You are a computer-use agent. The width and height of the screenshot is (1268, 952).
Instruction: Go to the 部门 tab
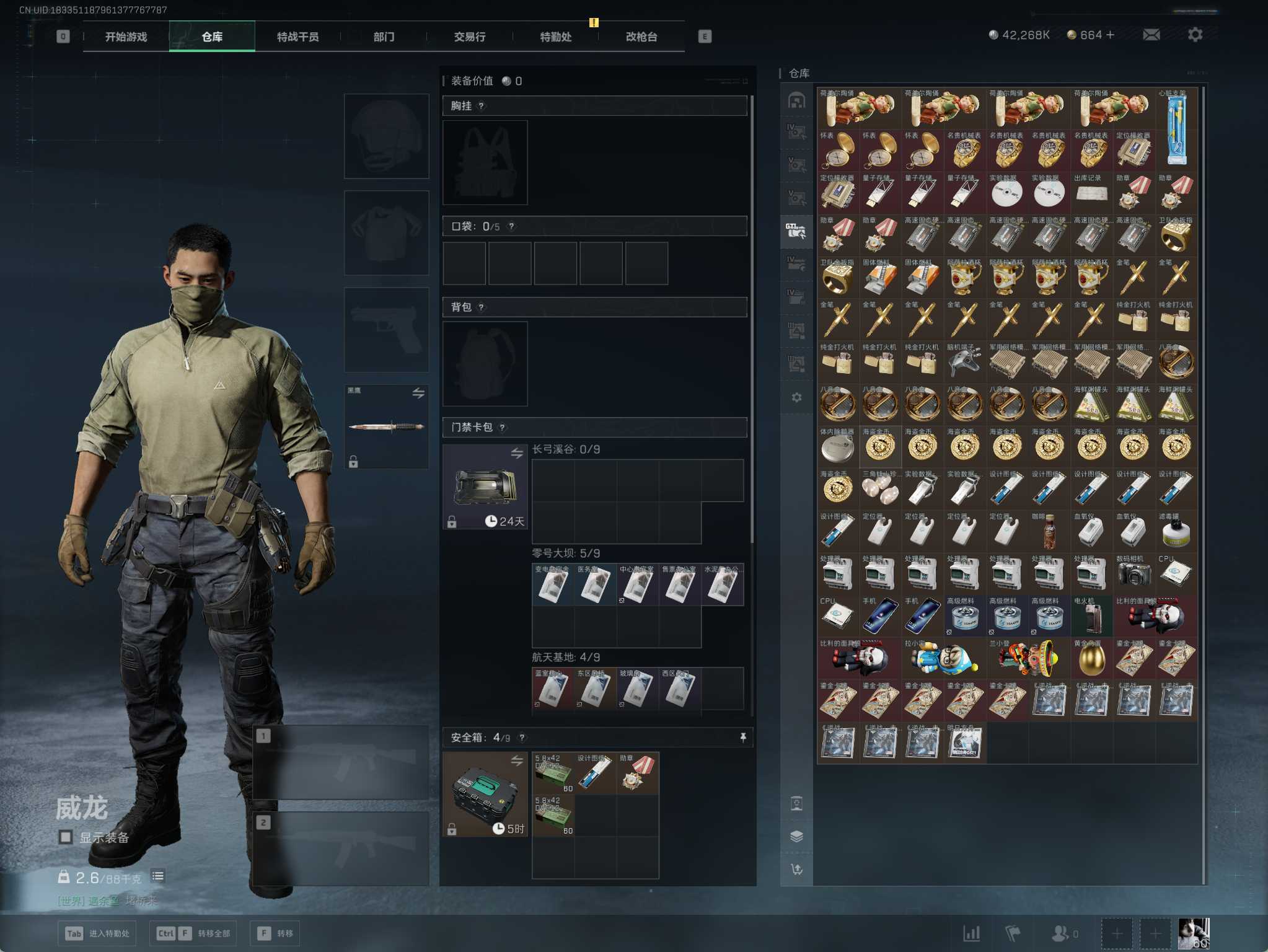click(x=384, y=37)
